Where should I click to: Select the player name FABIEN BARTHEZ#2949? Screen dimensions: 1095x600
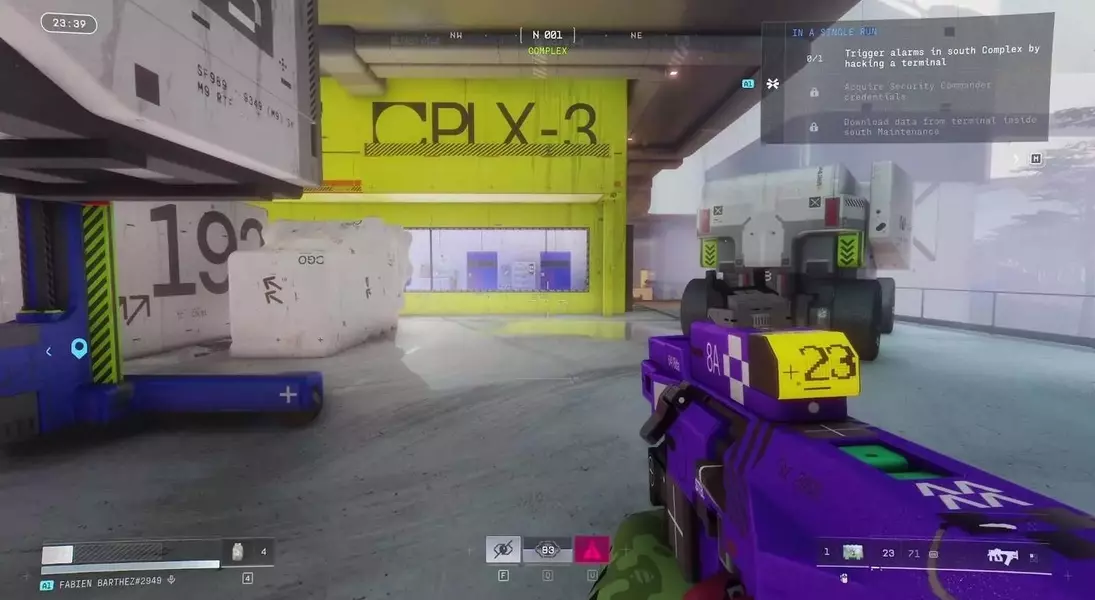[x=112, y=583]
